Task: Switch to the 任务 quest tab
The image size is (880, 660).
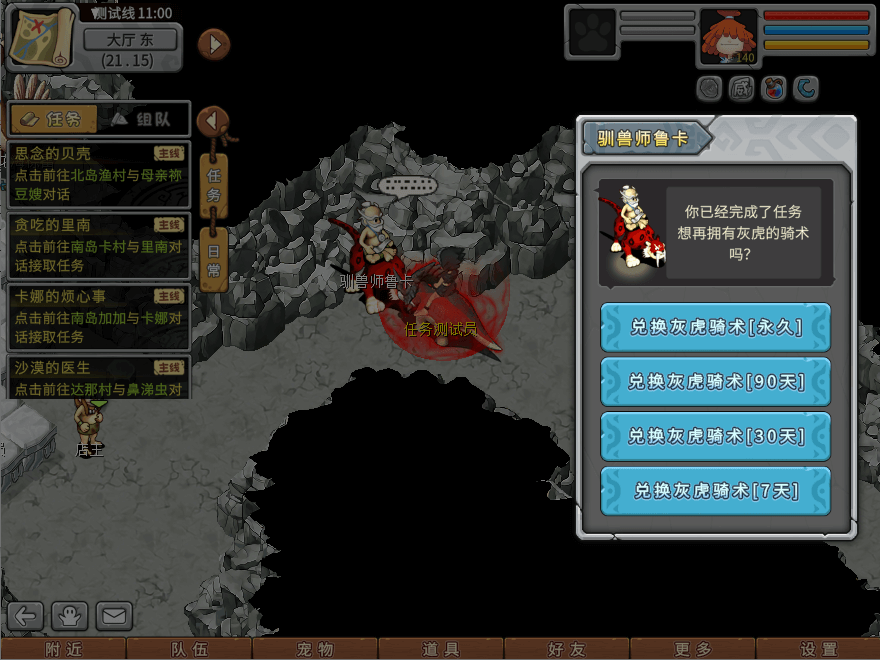Action: [54, 120]
